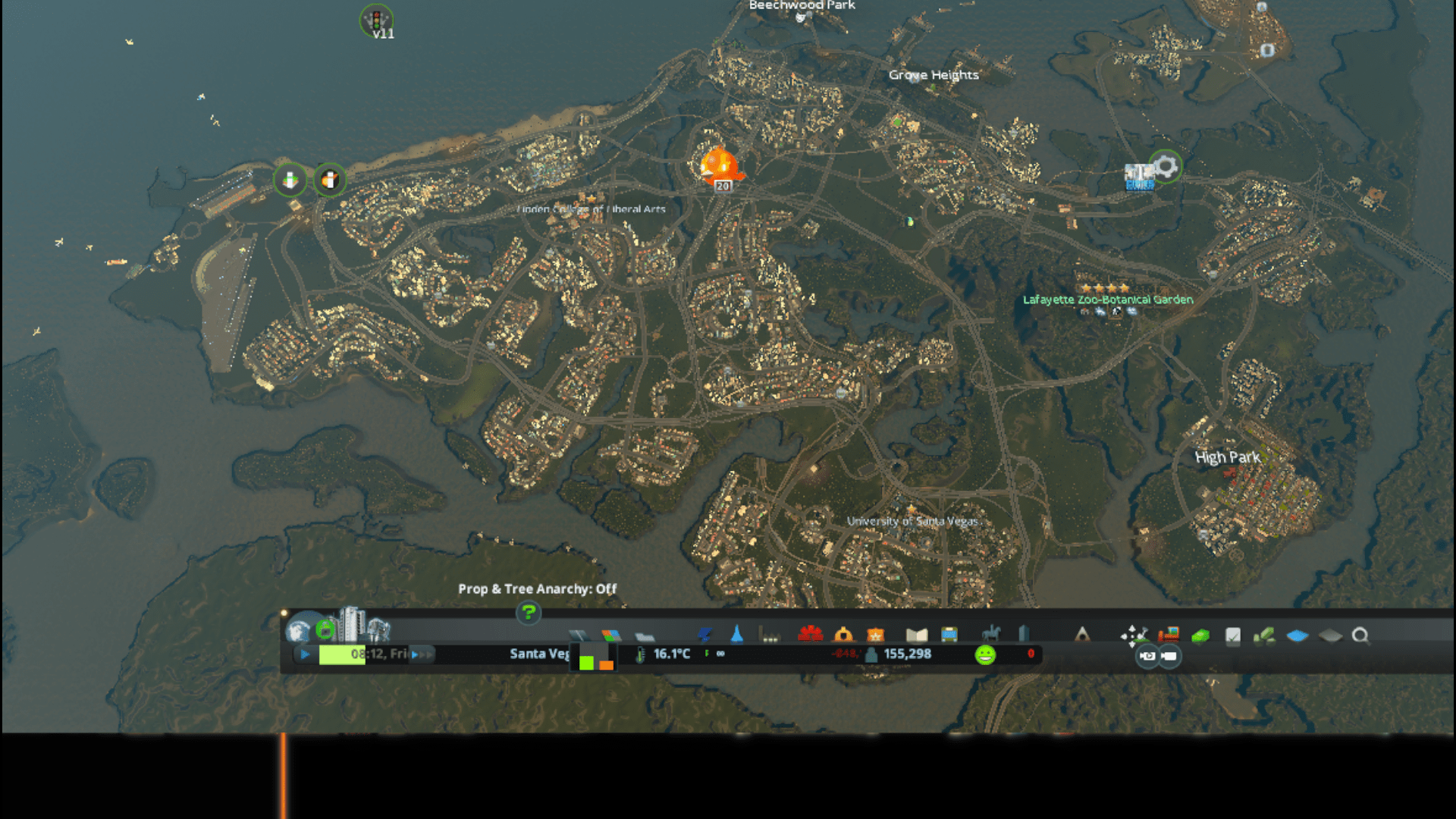Select the Terraforming arrows icon
The width and height of the screenshot is (1456, 819).
(1133, 635)
